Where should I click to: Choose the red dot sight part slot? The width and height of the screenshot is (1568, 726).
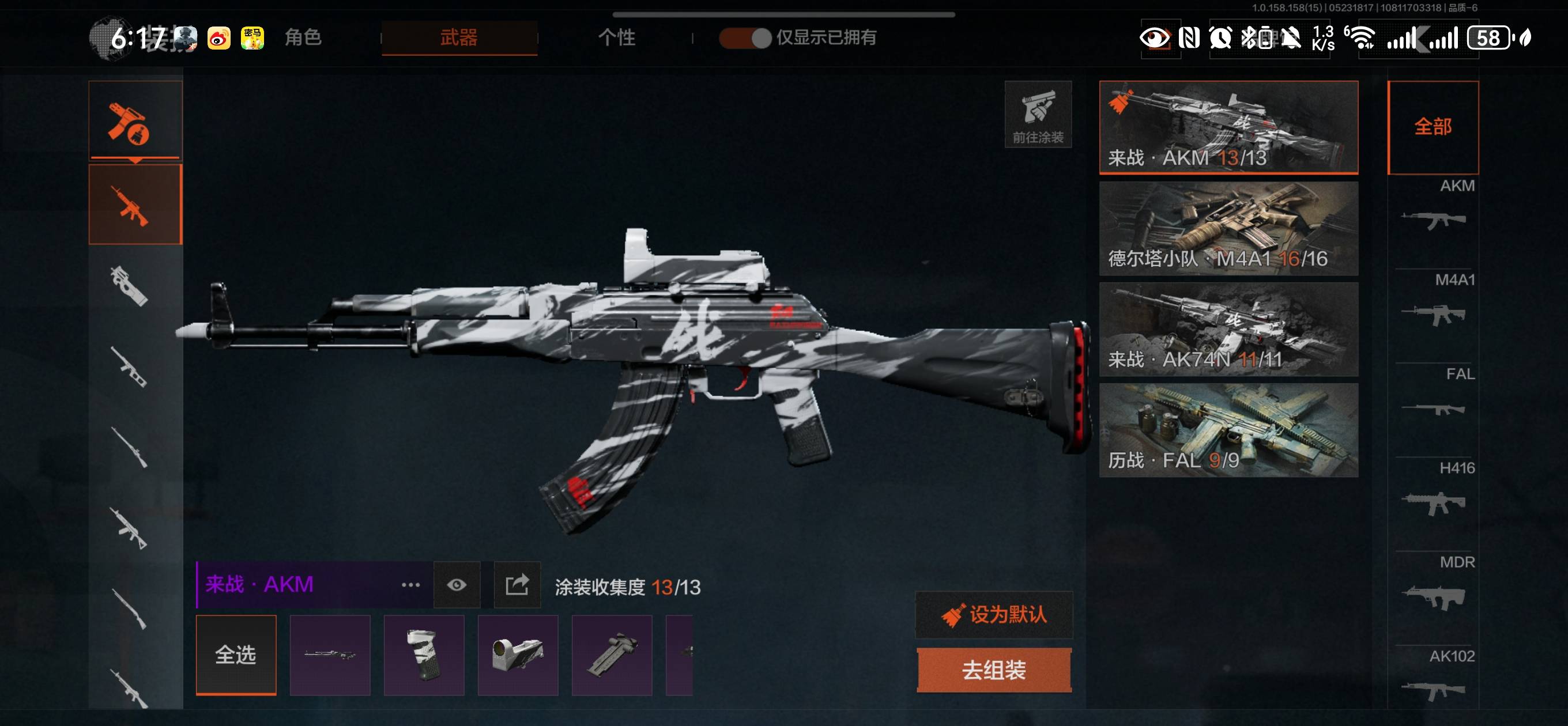click(518, 655)
